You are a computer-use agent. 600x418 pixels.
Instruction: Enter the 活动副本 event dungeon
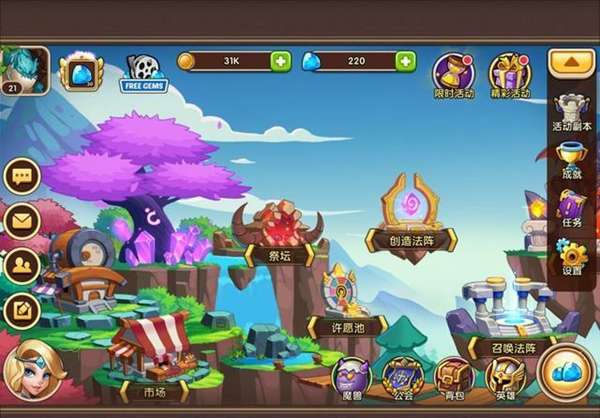click(x=572, y=112)
